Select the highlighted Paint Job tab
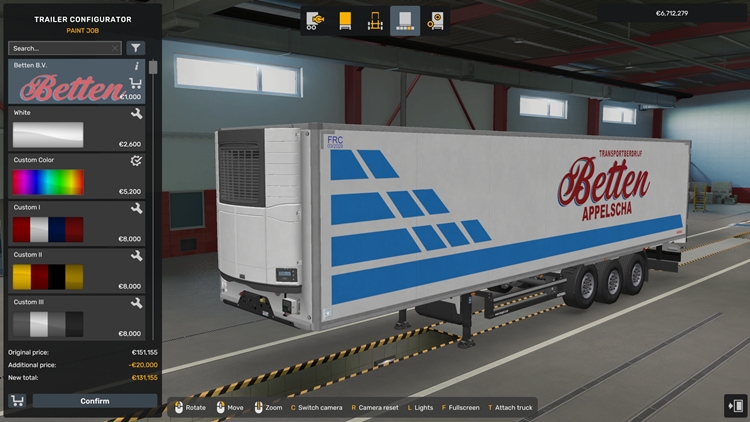This screenshot has width=750, height=422. pos(405,20)
